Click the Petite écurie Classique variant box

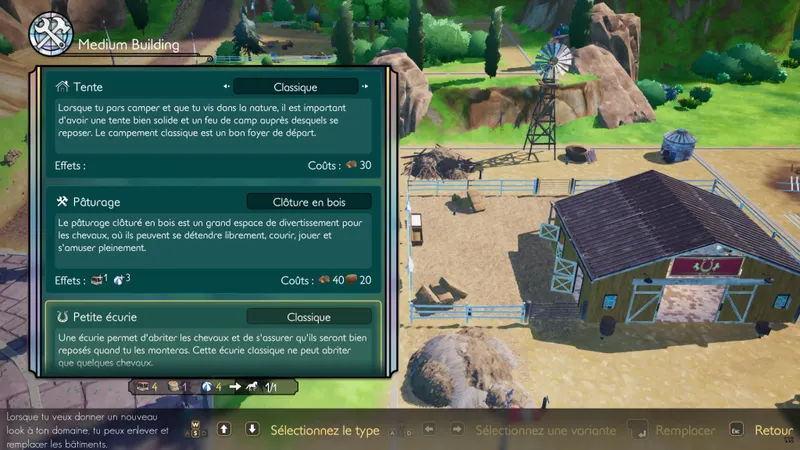309,316
